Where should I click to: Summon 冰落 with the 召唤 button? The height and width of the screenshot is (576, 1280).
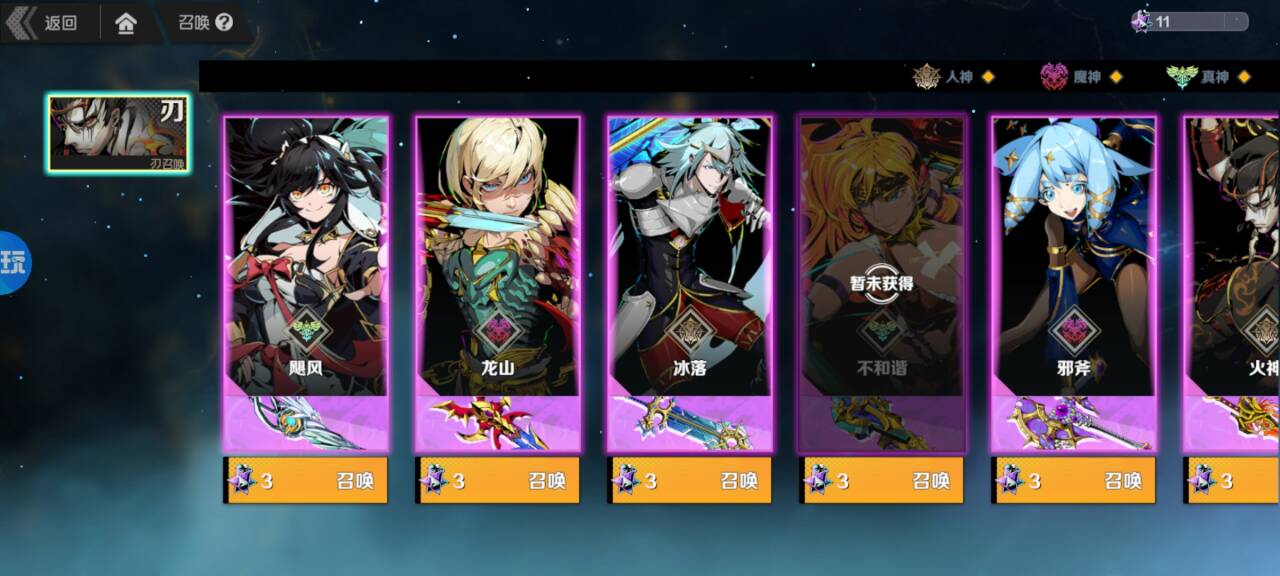pyautogui.click(x=690, y=481)
